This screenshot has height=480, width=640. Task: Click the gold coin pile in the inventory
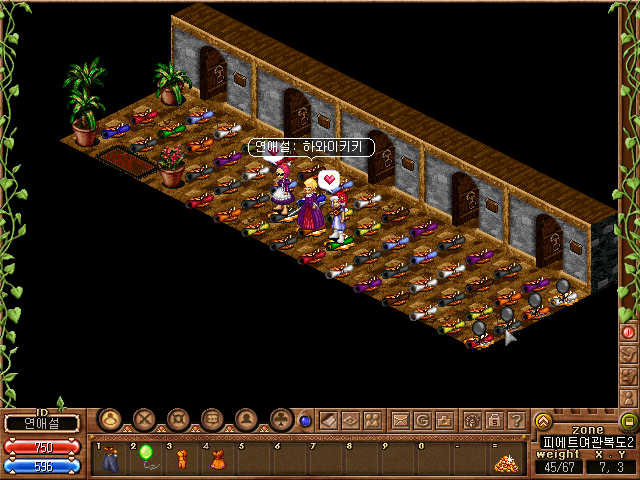click(x=506, y=462)
